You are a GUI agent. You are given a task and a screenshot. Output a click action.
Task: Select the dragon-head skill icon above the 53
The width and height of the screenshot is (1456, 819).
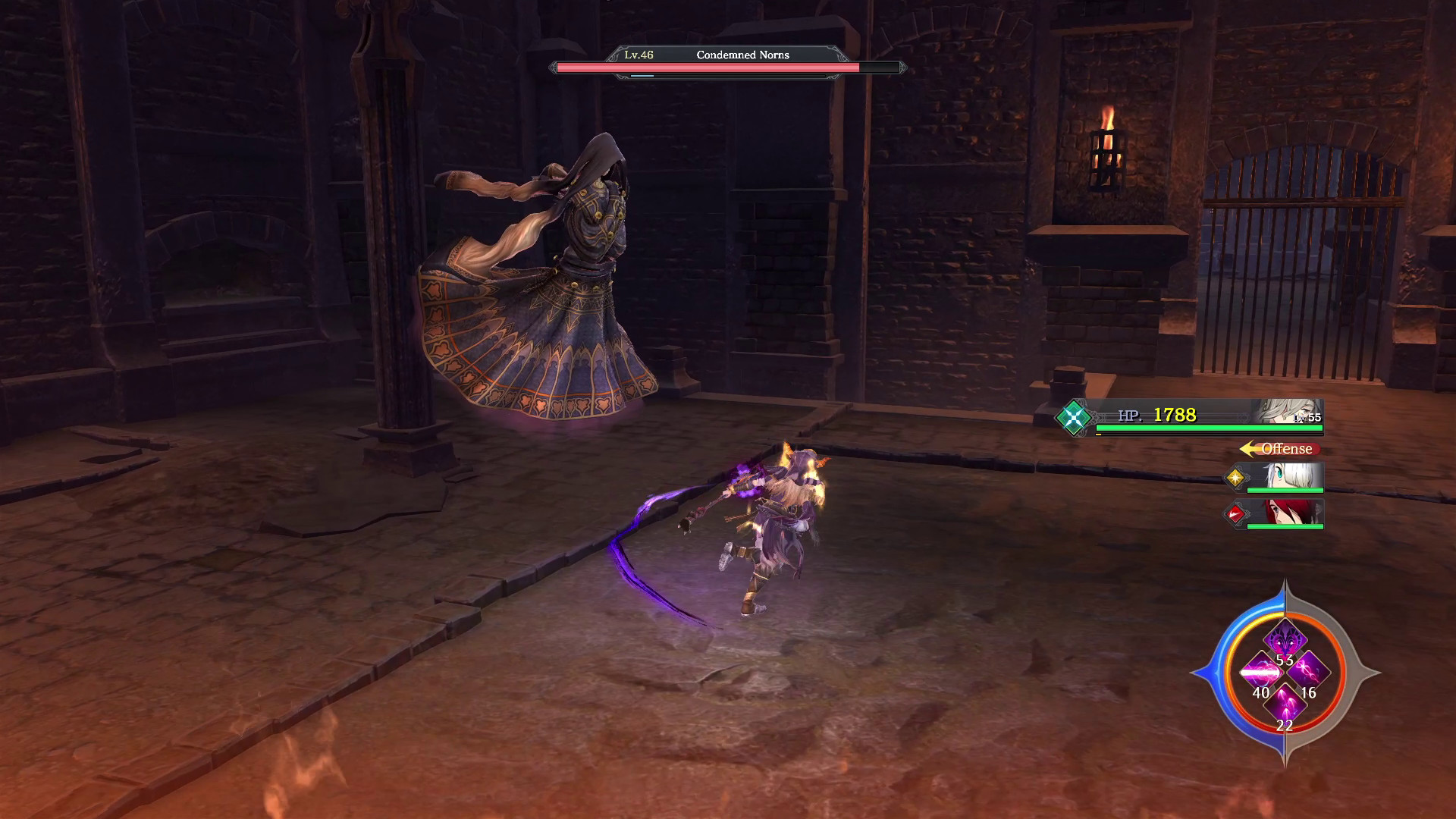pyautogui.click(x=1284, y=639)
